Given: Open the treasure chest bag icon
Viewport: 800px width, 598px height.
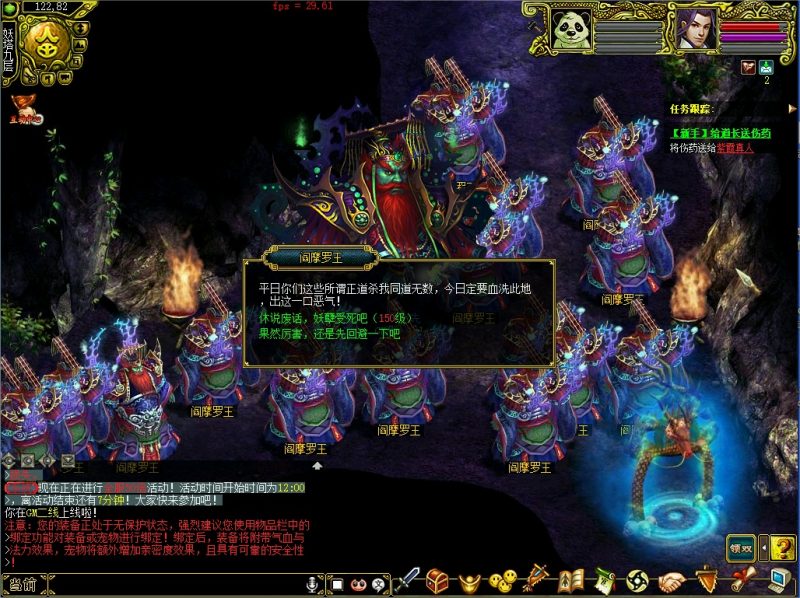Looking at the screenshot, I should [x=438, y=579].
